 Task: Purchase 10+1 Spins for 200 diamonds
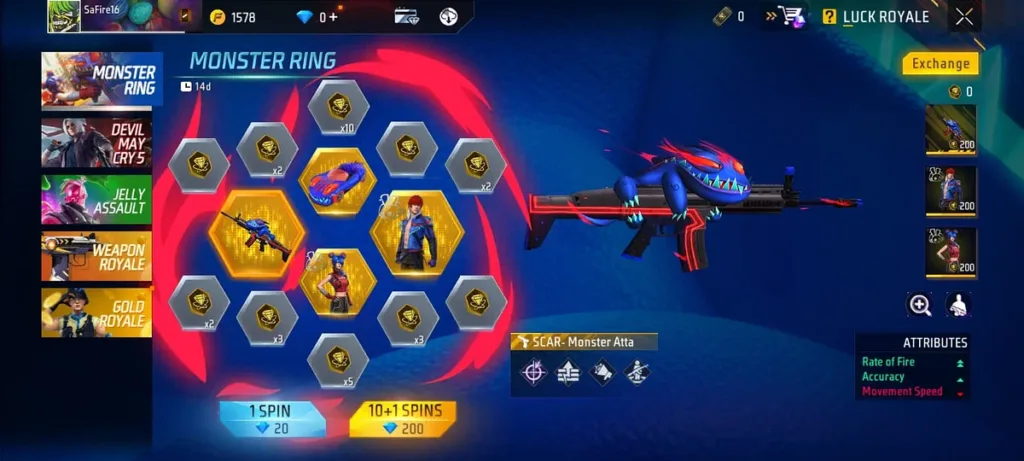pos(402,419)
